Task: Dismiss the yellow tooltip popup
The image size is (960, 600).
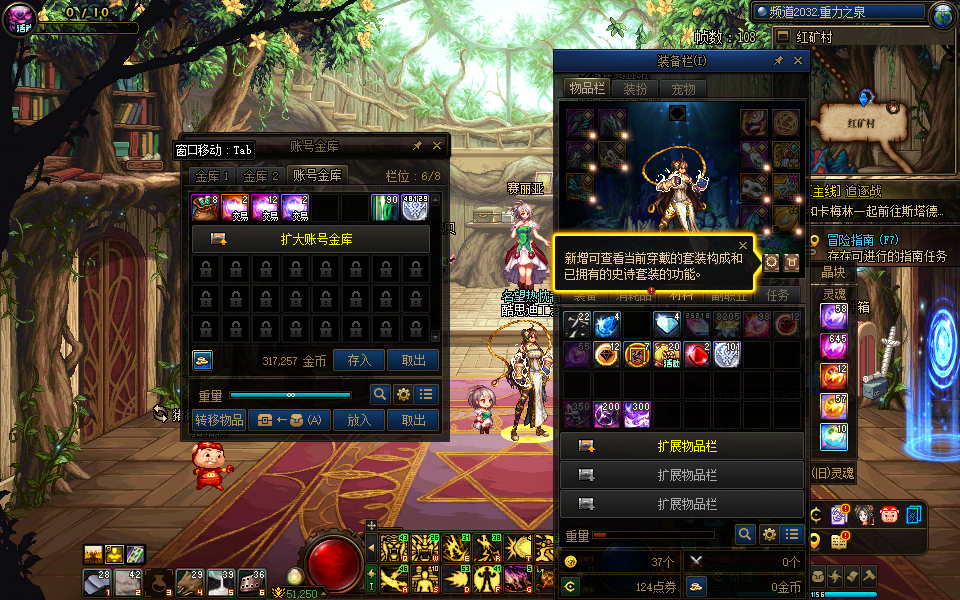Action: point(743,245)
